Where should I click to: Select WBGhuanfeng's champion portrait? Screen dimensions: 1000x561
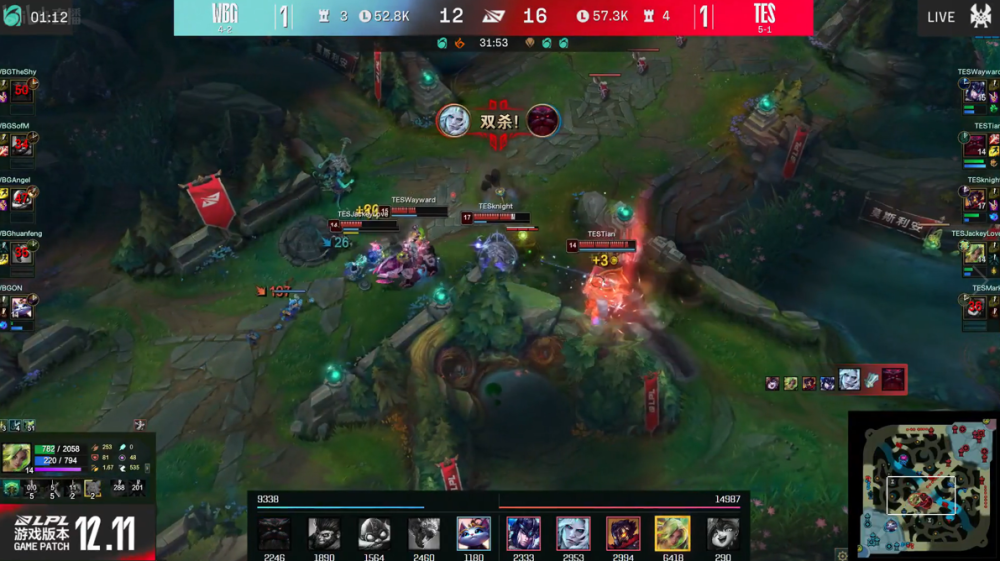tap(19, 253)
